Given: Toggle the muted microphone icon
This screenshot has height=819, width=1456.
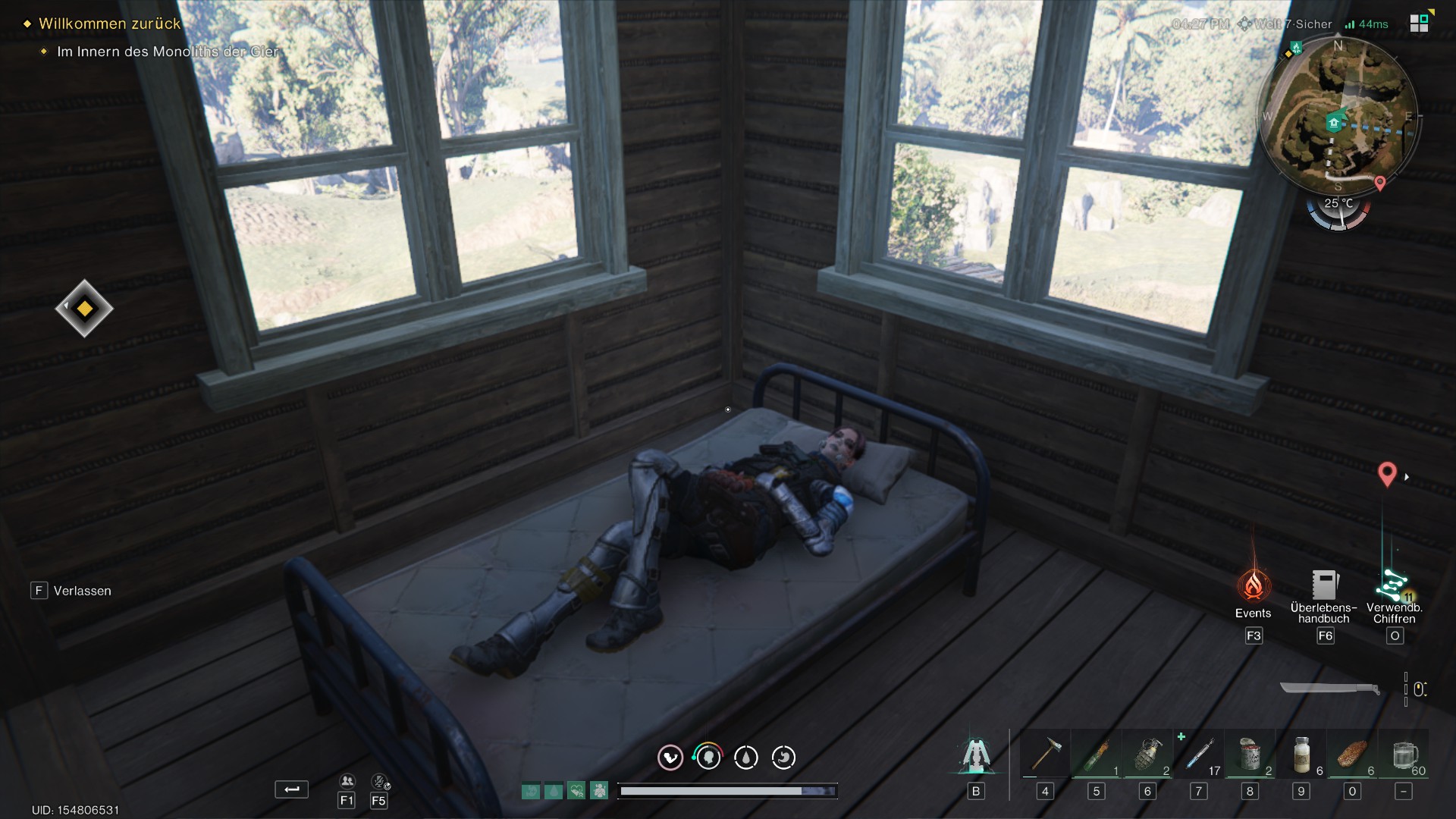Looking at the screenshot, I should coord(379,782).
